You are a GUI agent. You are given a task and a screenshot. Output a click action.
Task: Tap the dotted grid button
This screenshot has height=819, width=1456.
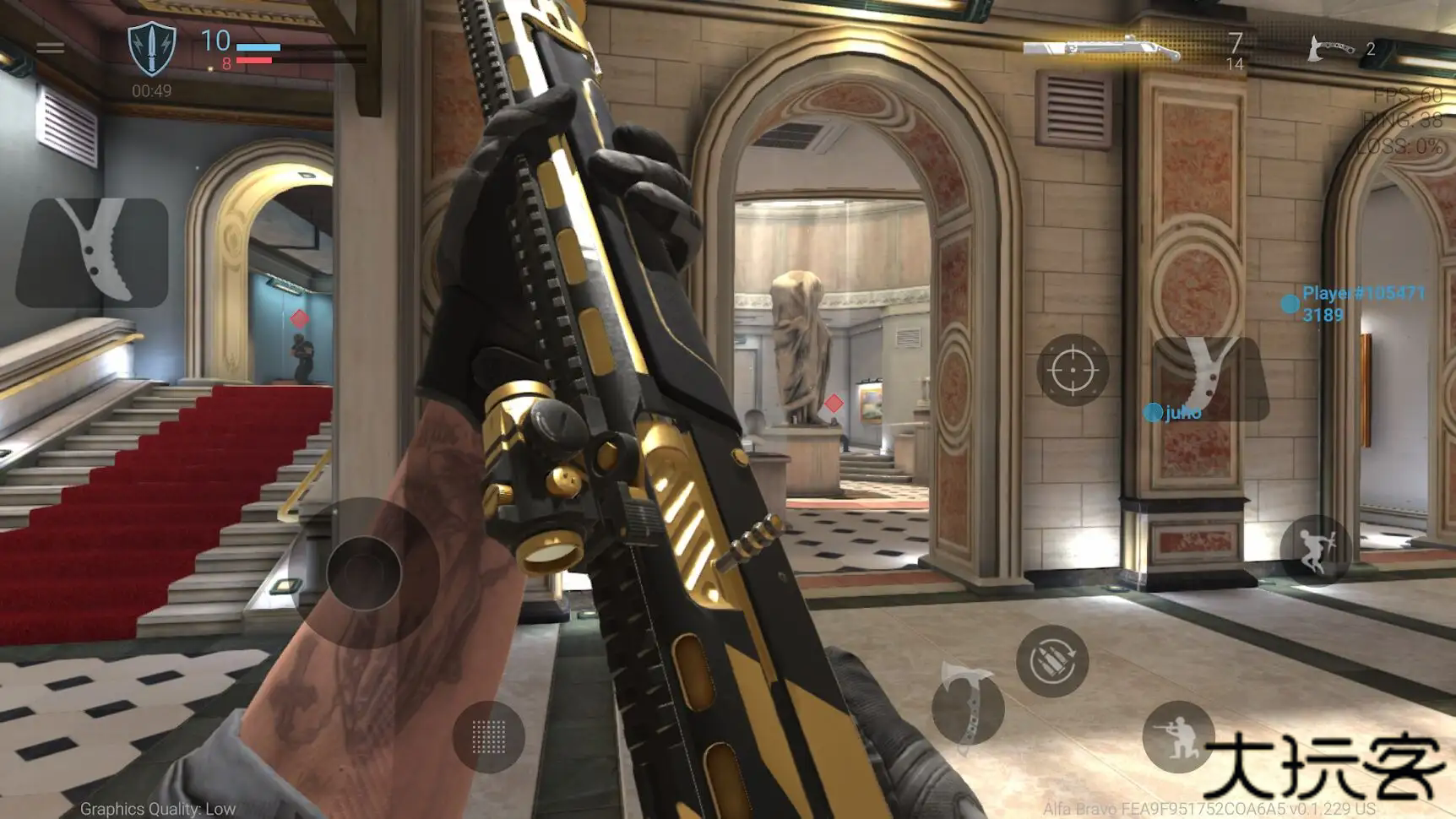pyautogui.click(x=488, y=737)
